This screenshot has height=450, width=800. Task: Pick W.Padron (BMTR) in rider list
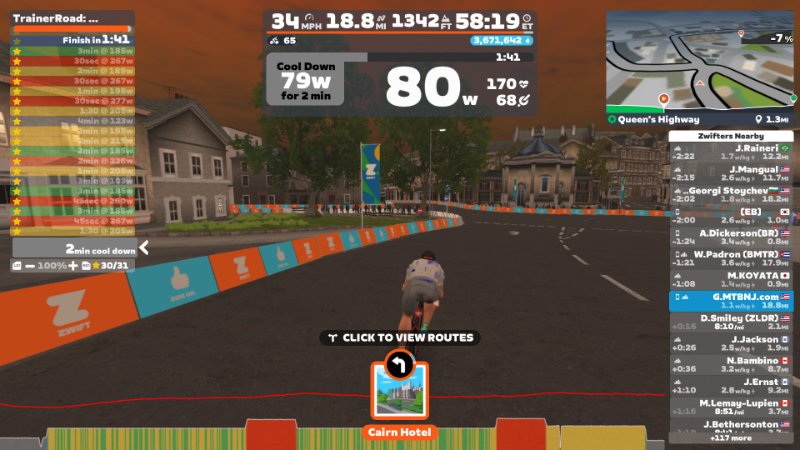coord(732,259)
